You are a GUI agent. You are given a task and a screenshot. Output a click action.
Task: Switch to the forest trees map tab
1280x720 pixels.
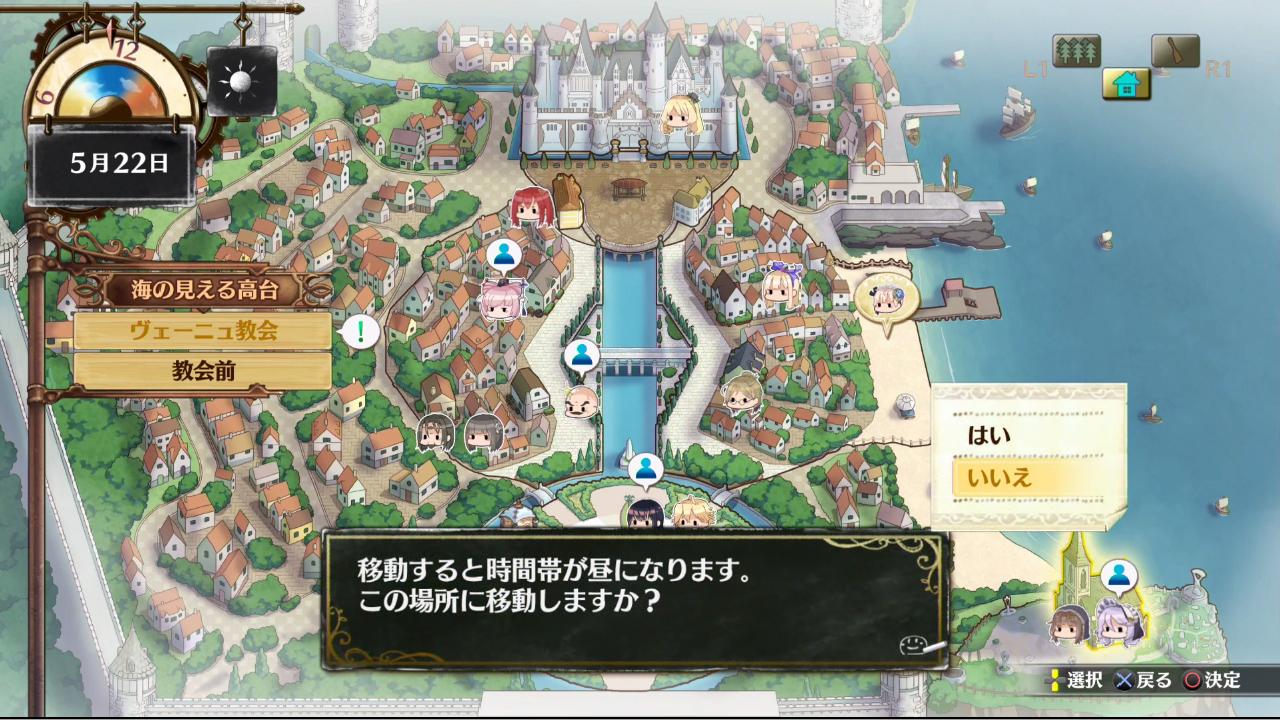pyautogui.click(x=1076, y=50)
